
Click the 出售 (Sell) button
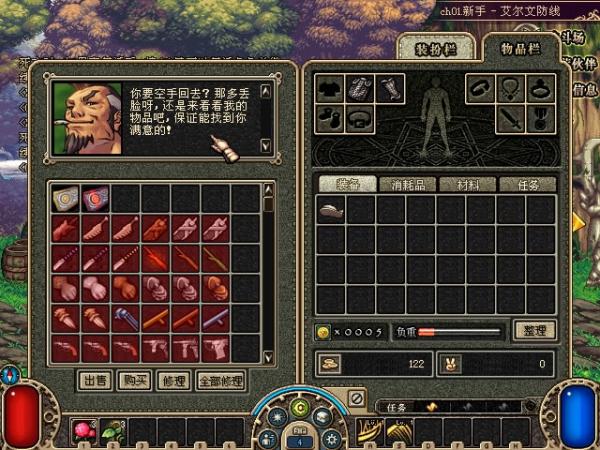[94, 380]
